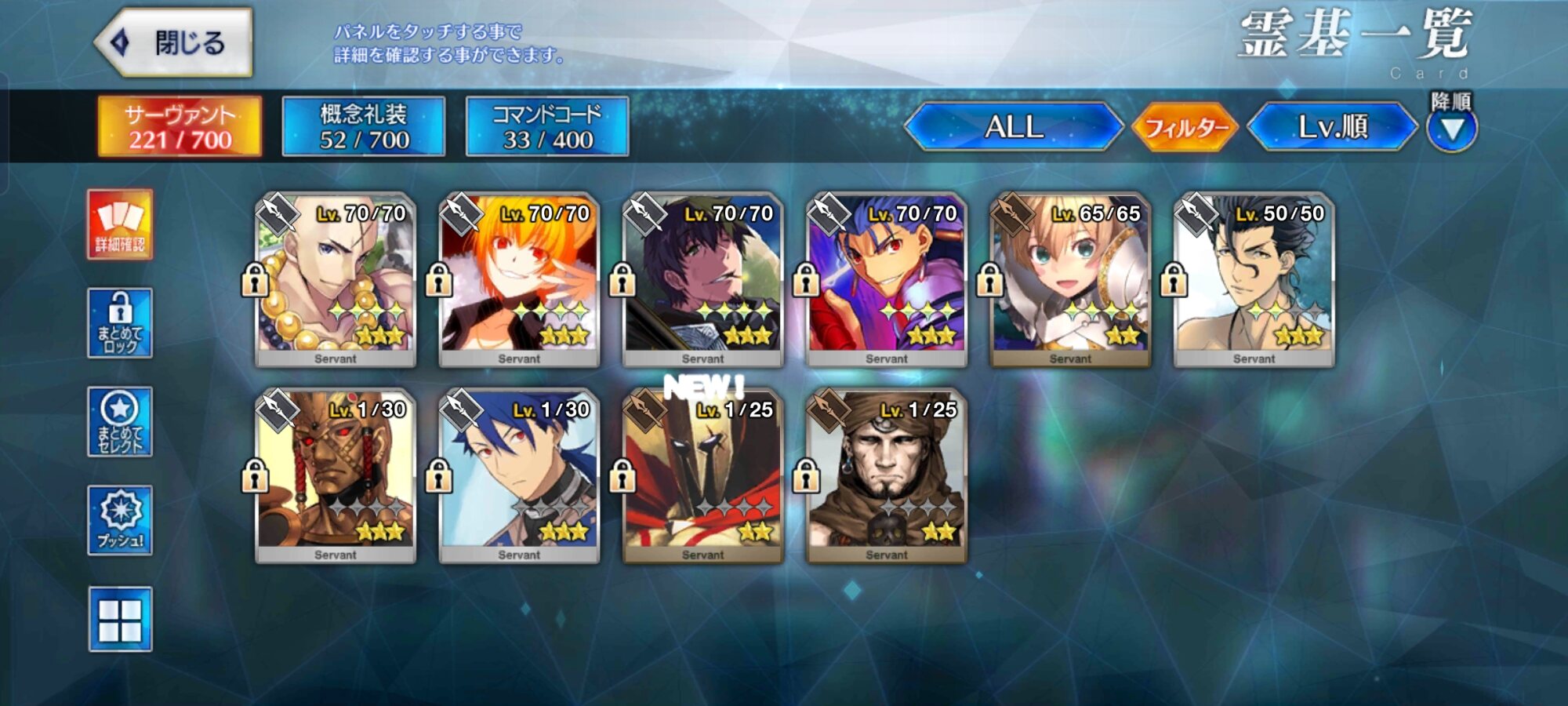The image size is (1568, 706).
Task: Select the bald monk servant with golden beads
Action: (336, 279)
